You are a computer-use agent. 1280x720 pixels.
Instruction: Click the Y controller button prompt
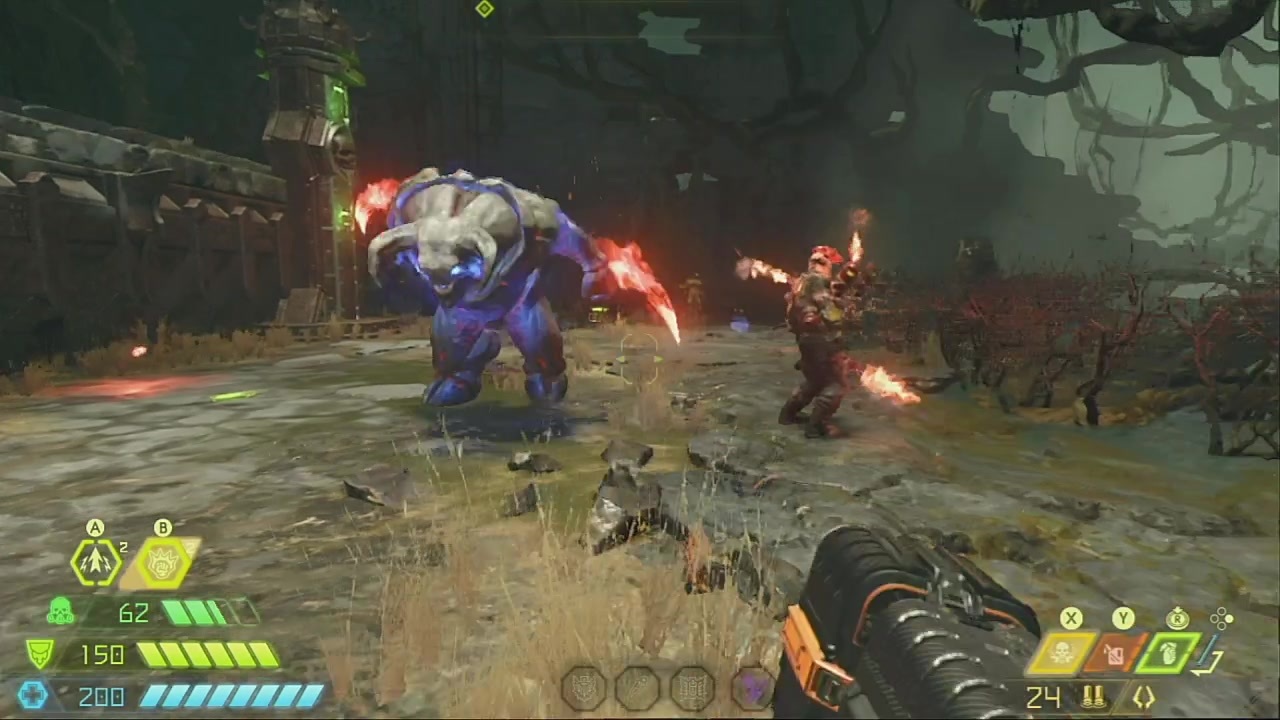click(1123, 618)
